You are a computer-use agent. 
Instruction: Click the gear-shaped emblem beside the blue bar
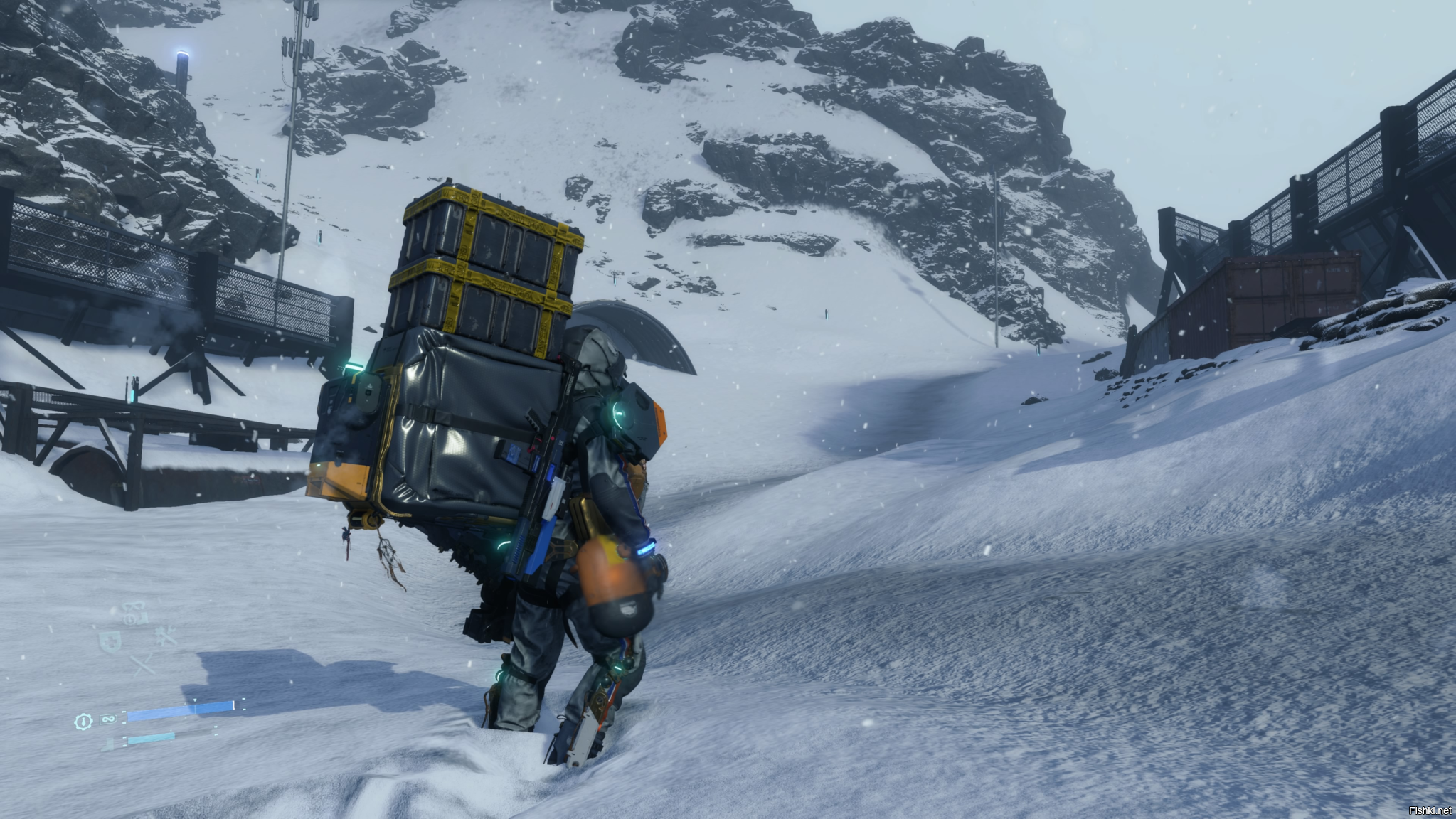click(x=83, y=721)
